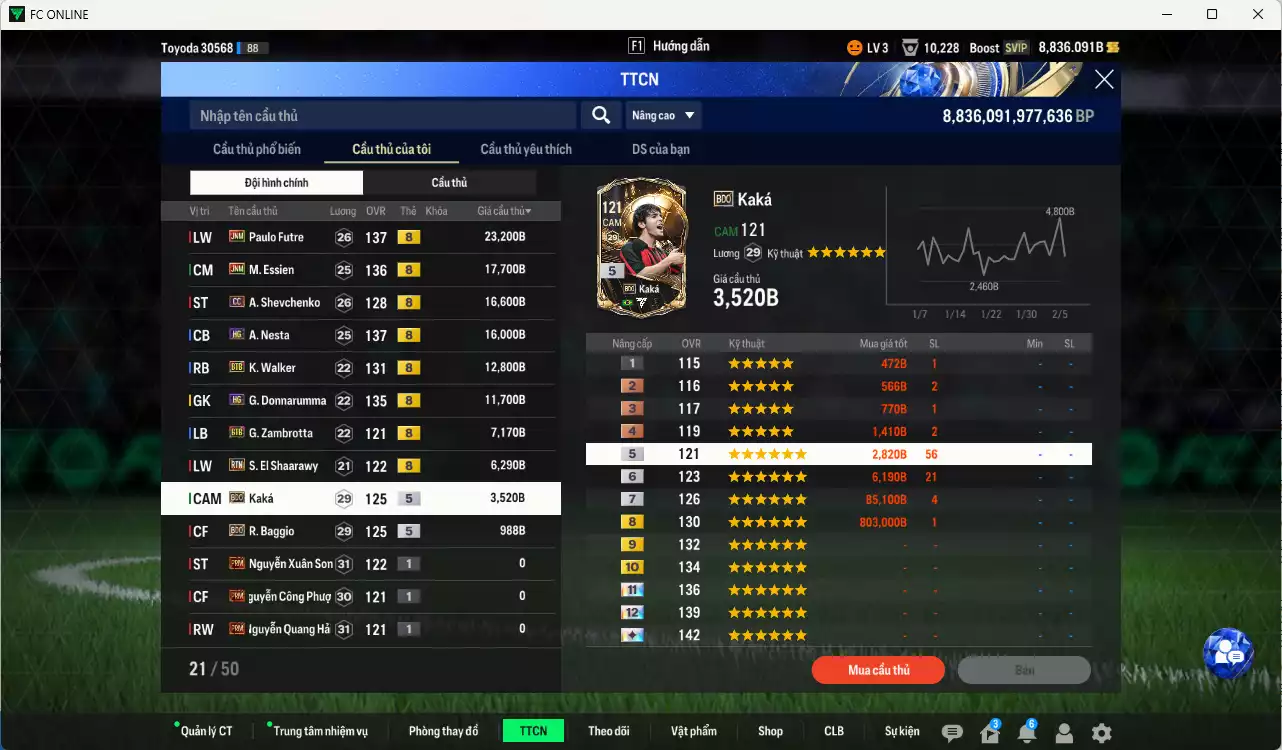Open the profile person icon near settings gear

(x=1065, y=733)
